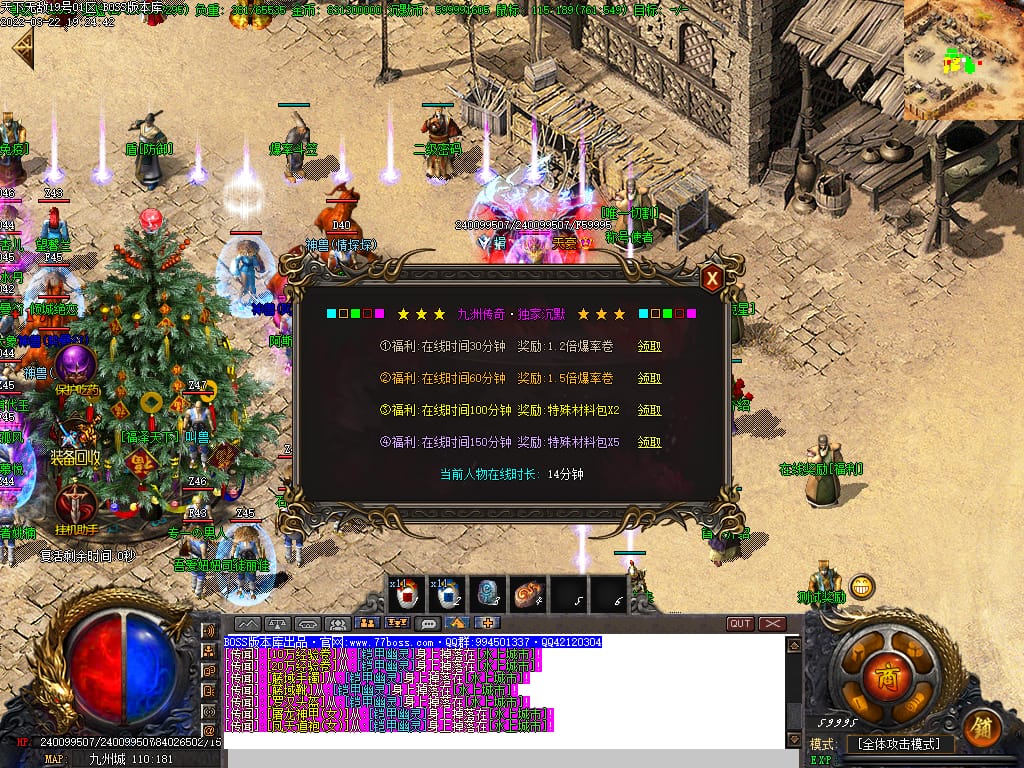This screenshot has width=1024, height=768.
Task: Use the blue potion in hotbar slot 2
Action: [447, 593]
